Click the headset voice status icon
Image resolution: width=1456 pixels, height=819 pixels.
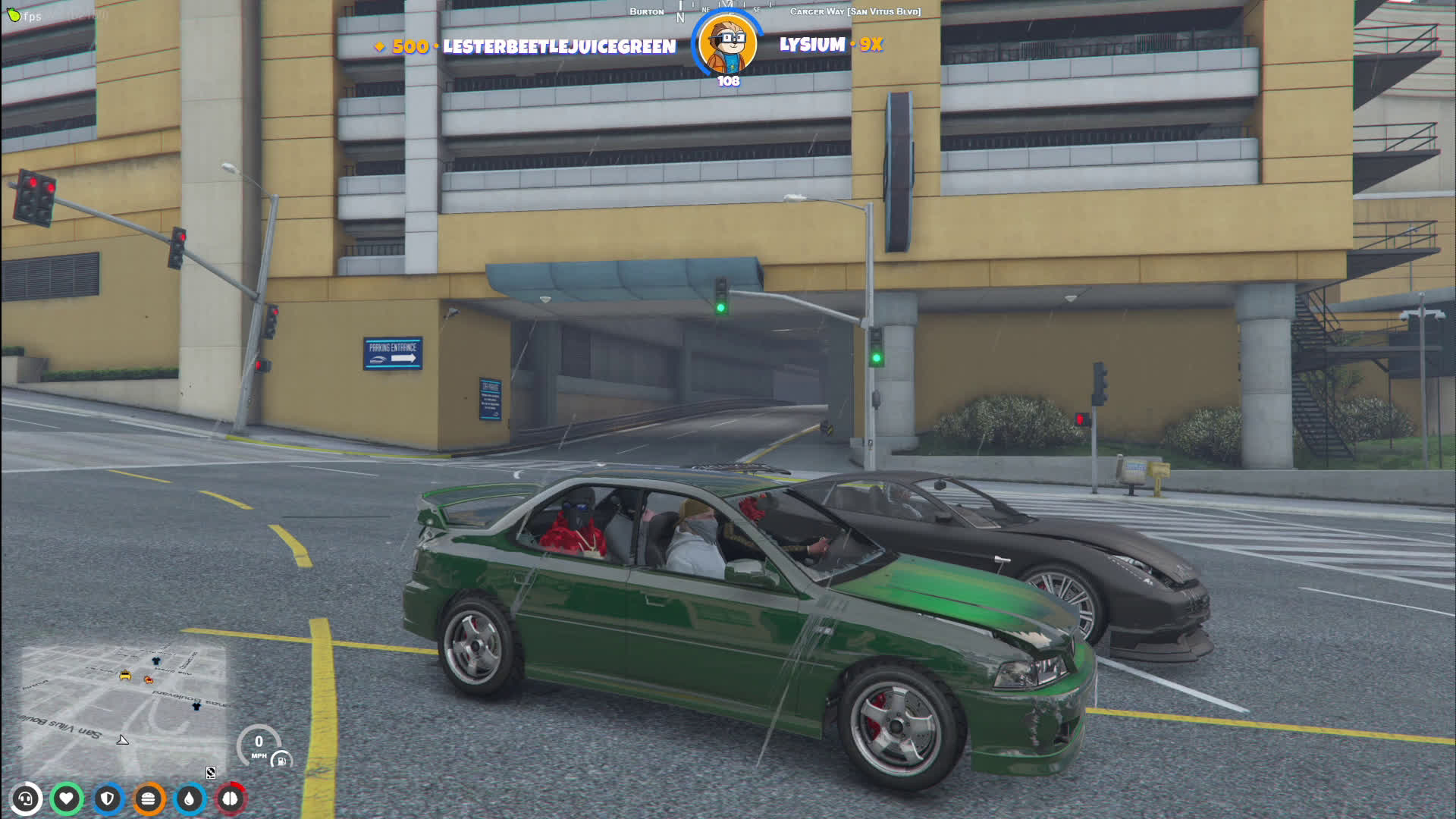pyautogui.click(x=26, y=799)
